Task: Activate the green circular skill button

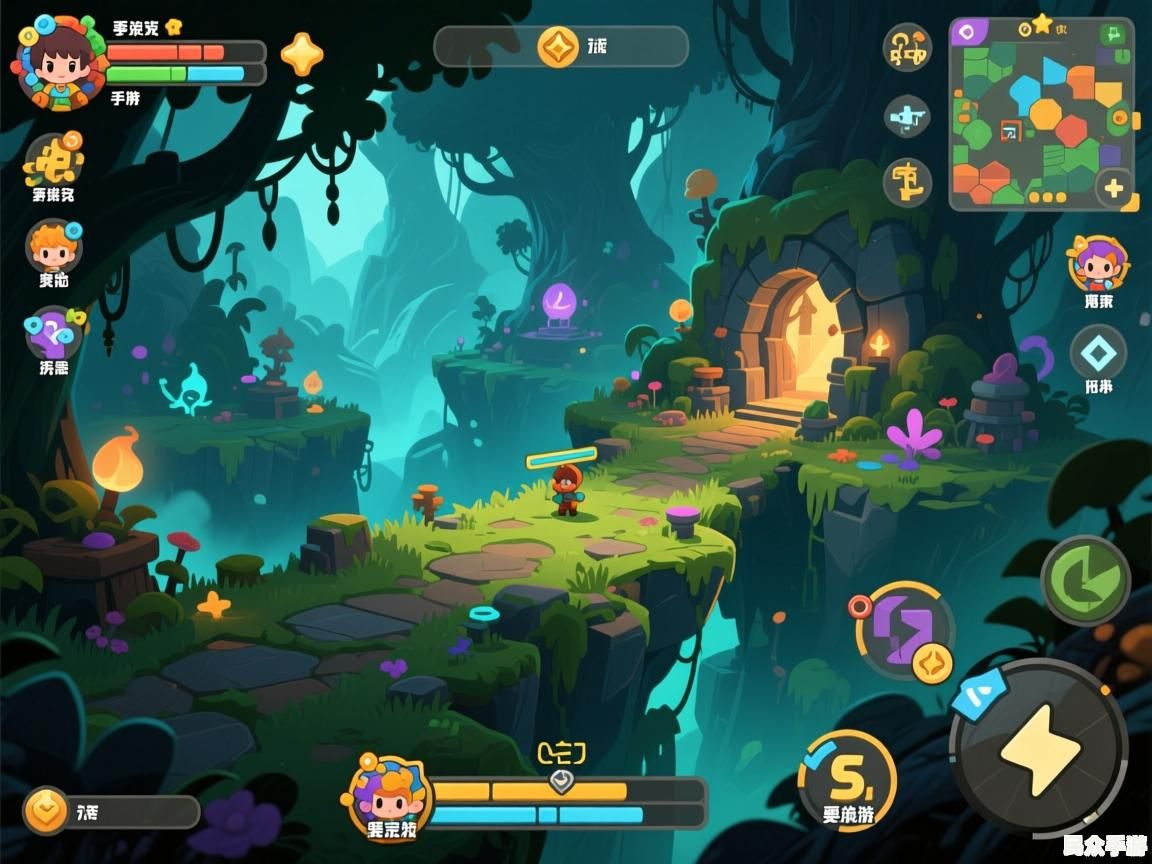Action: (x=1085, y=579)
